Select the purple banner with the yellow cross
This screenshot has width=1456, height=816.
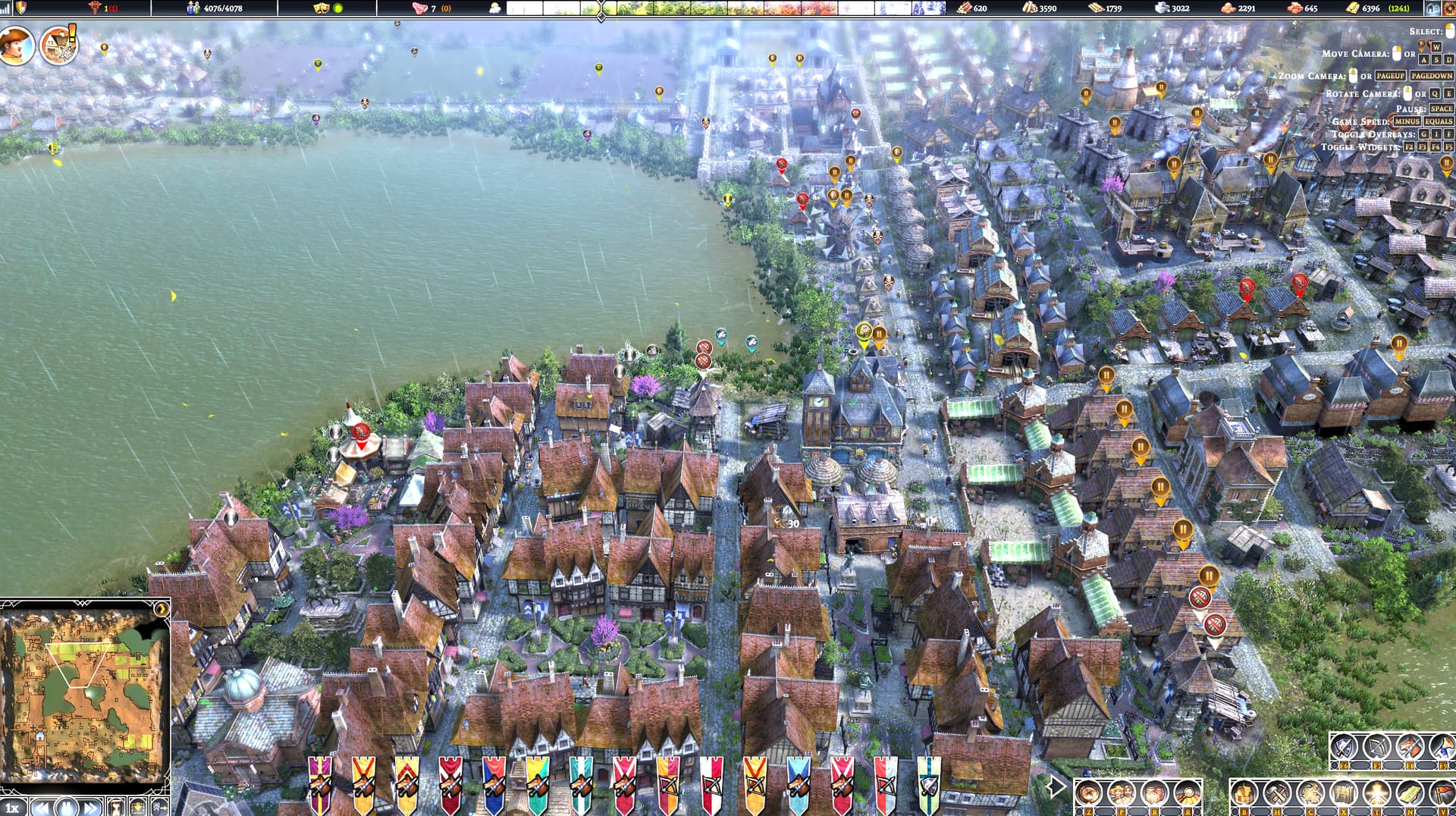320,783
